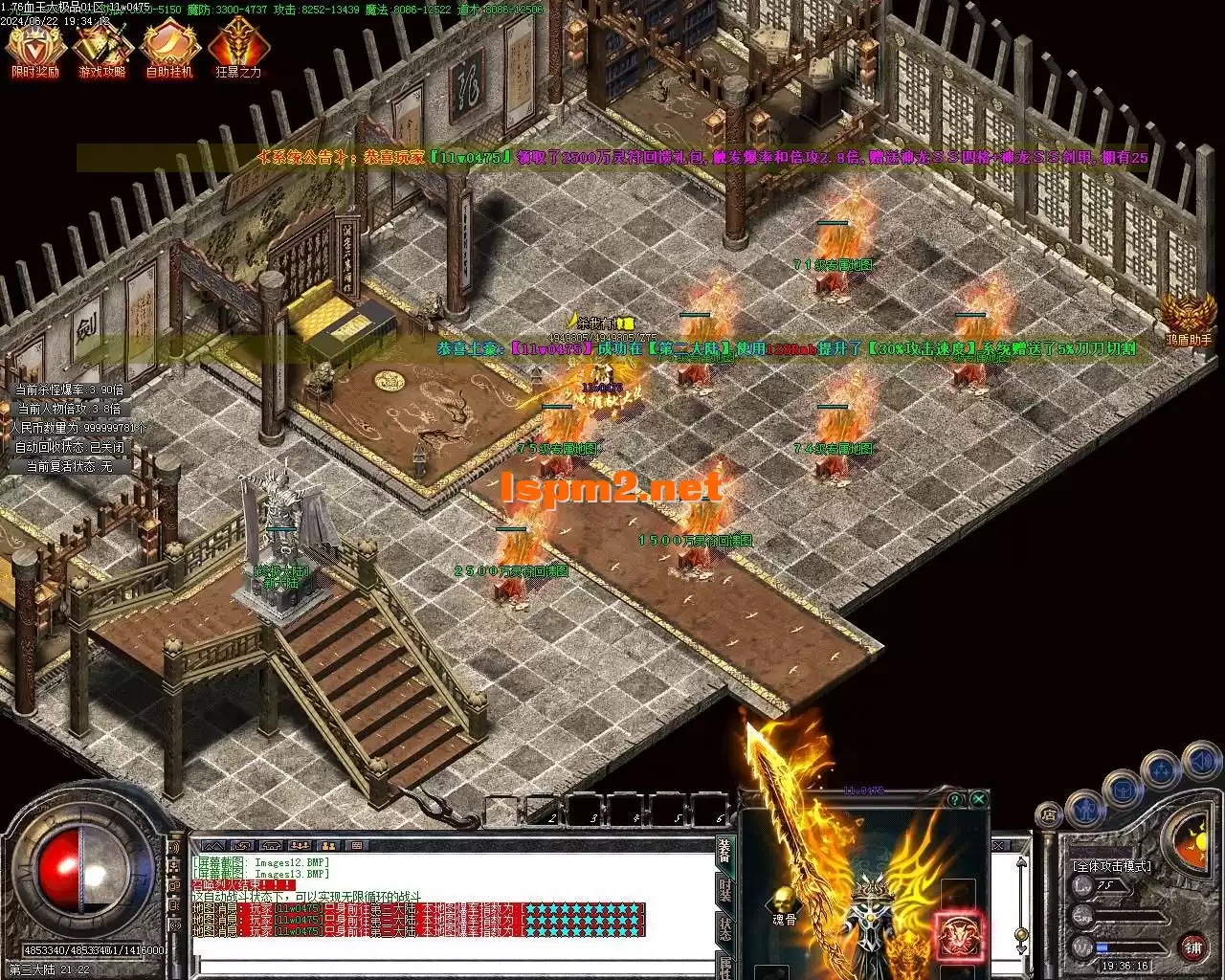The width and height of the screenshot is (1225, 980).
Task: Open the 限时奖励 limited-time reward icon
Action: tap(34, 49)
